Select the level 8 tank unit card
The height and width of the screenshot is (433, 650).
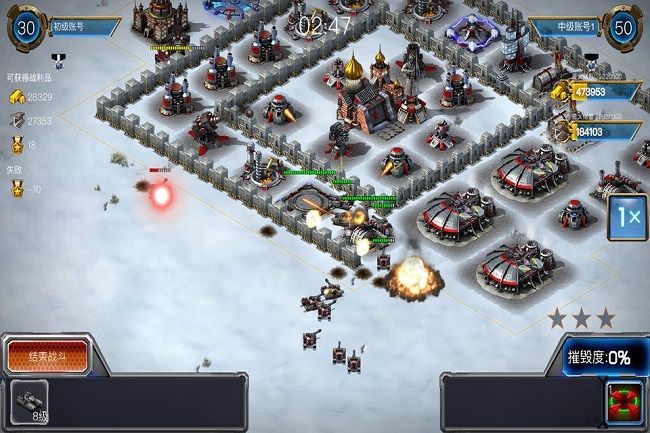30,402
